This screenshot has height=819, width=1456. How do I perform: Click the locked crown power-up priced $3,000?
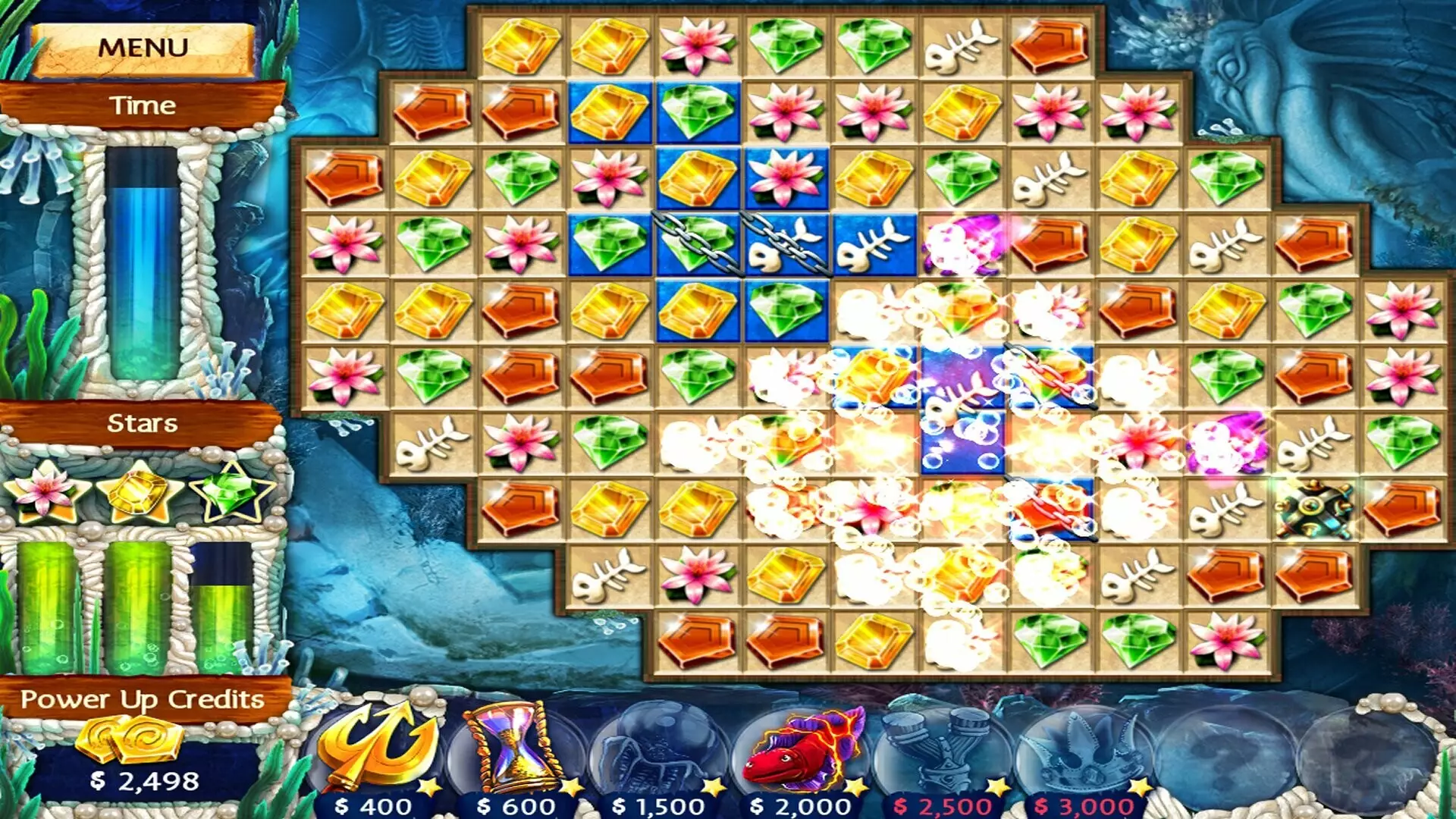click(1081, 747)
